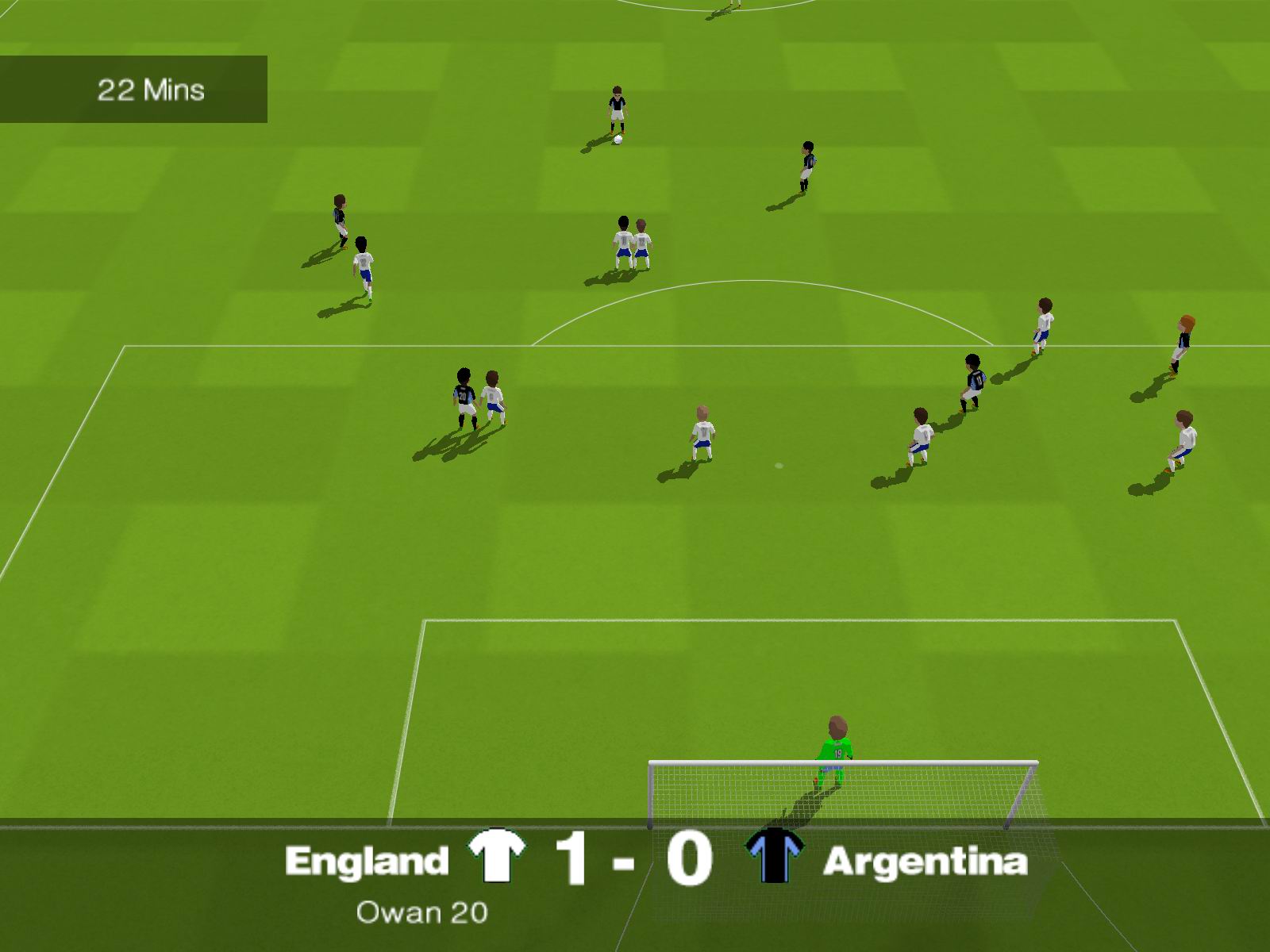The image size is (1270, 952).
Task: Click the goalscorer text Owan 20
Action: 421,914
